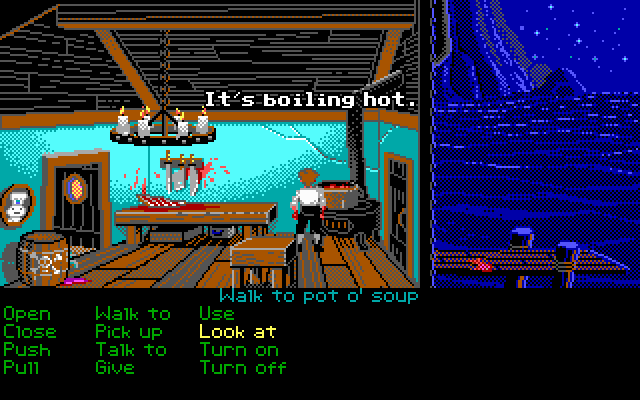Image resolution: width=640 pixels, height=400 pixels.
Task: Select the Open verb
Action: tap(26, 314)
